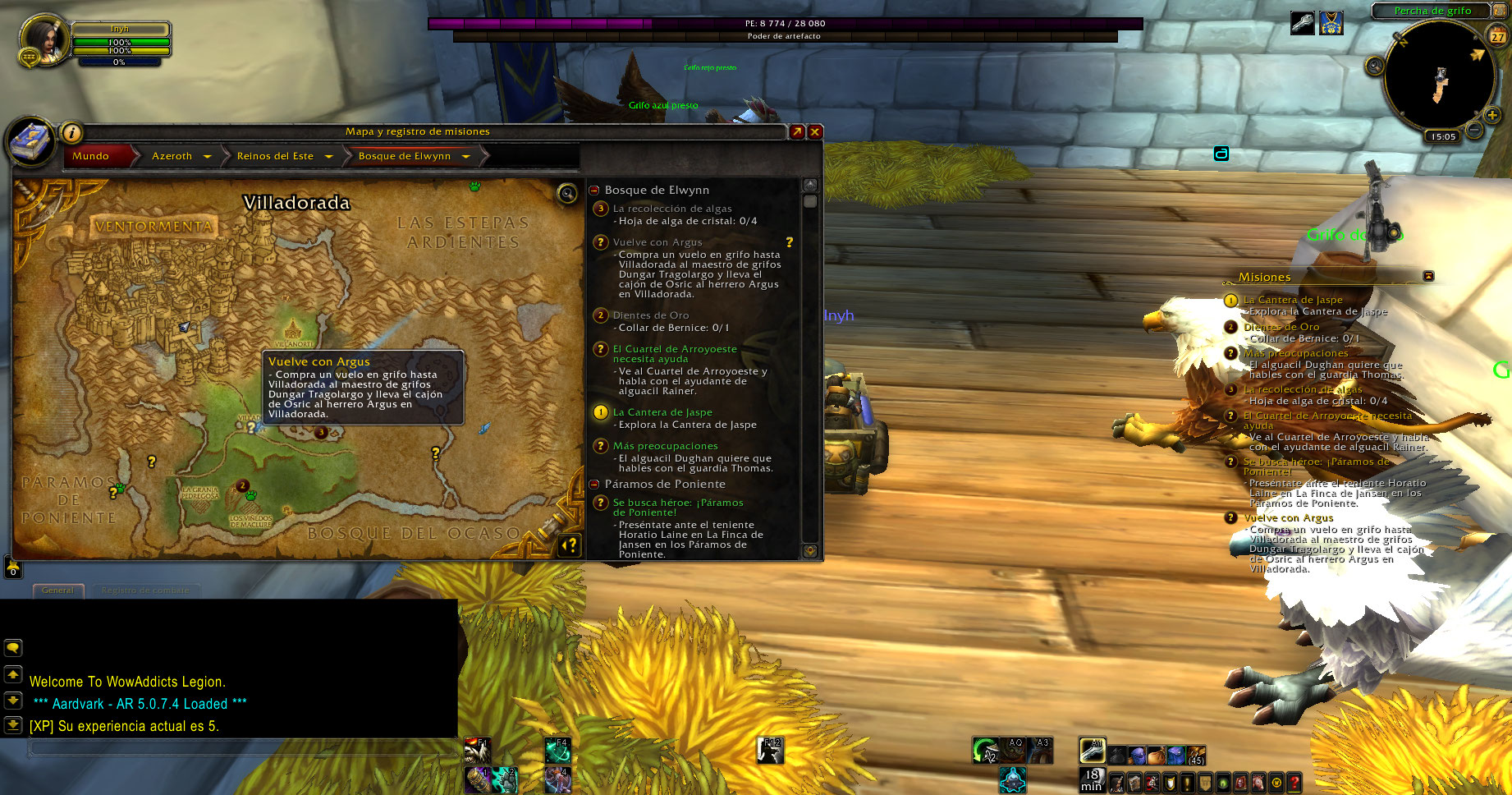The height and width of the screenshot is (795, 1512).
Task: Select the Dientes de Oro quest entry
Action: (x=651, y=315)
